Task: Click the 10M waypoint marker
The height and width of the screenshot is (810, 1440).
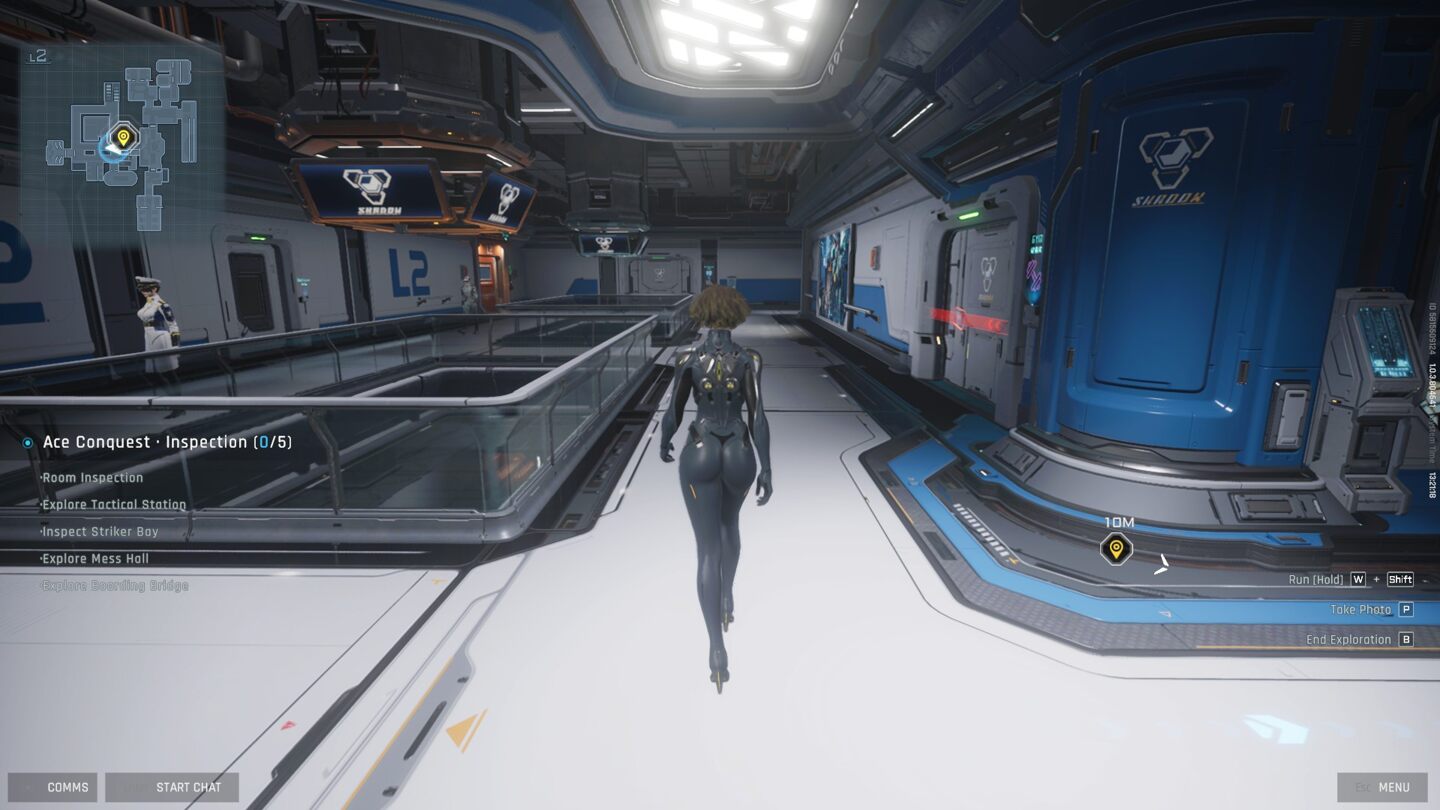Action: (x=1116, y=548)
